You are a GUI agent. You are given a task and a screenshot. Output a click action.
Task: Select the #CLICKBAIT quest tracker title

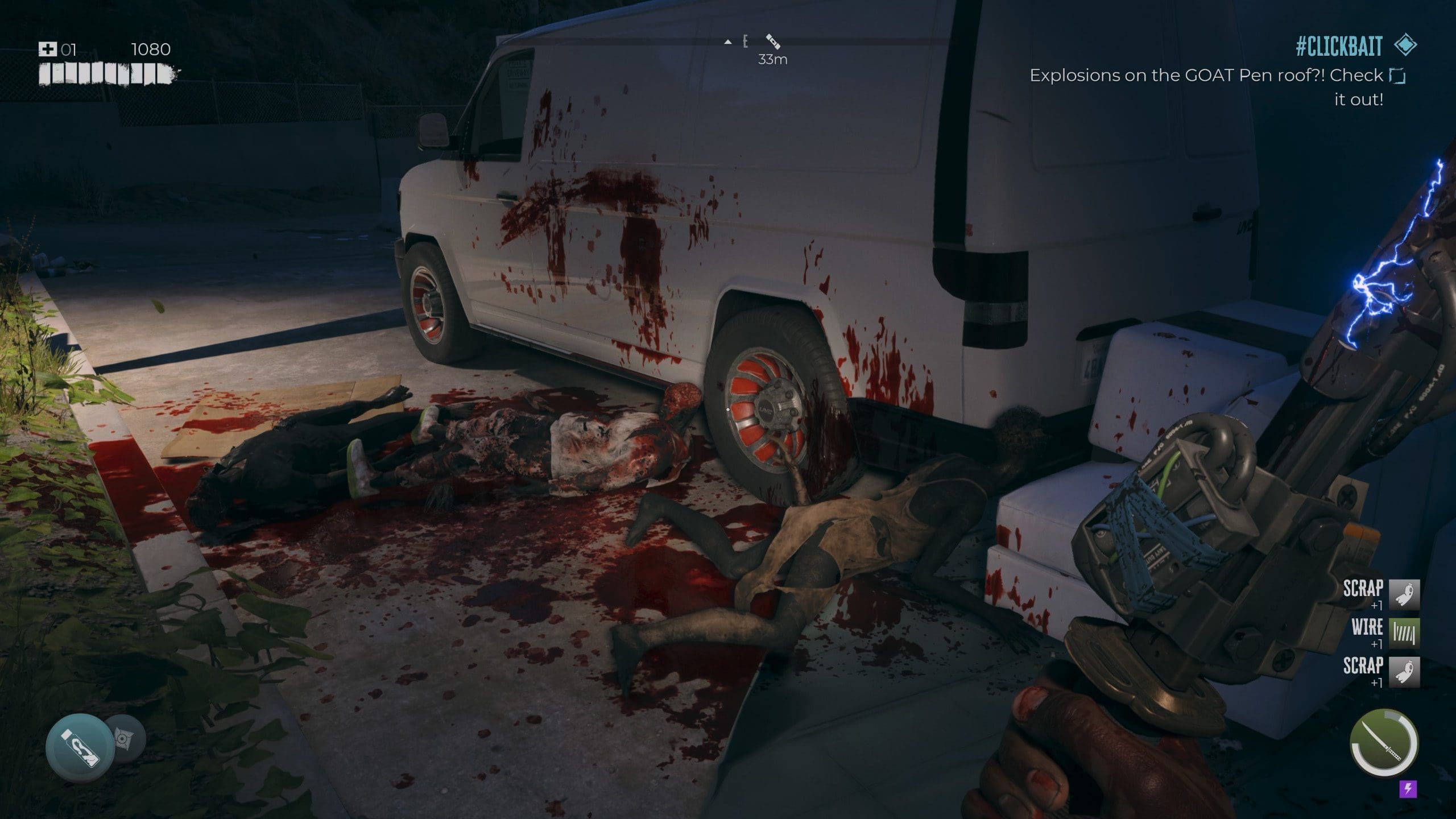(x=1338, y=47)
